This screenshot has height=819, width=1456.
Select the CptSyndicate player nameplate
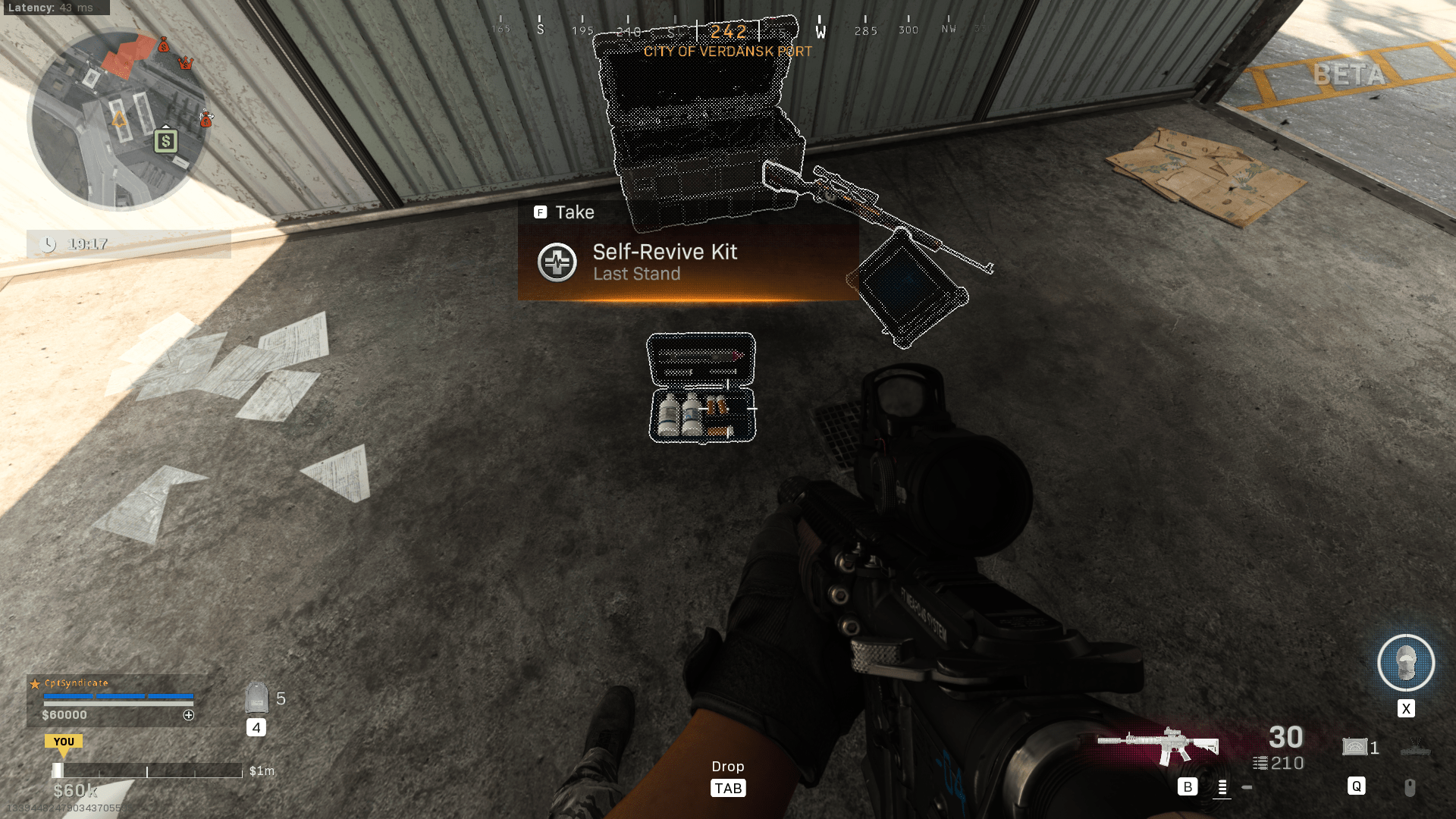point(77,683)
